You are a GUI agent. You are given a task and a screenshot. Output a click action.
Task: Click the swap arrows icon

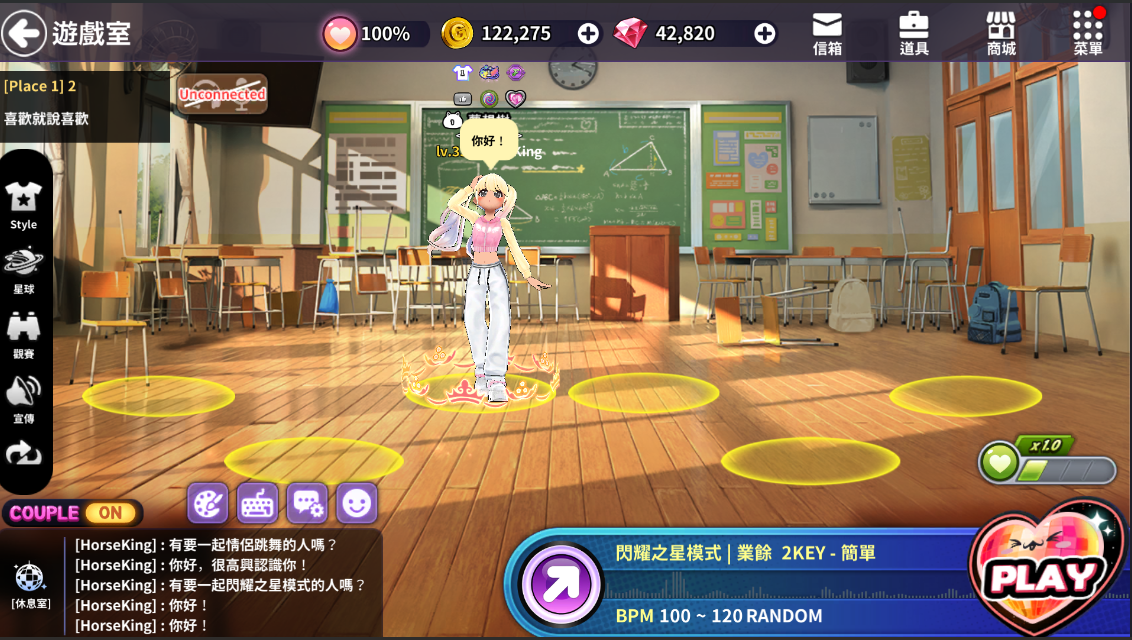(x=24, y=455)
